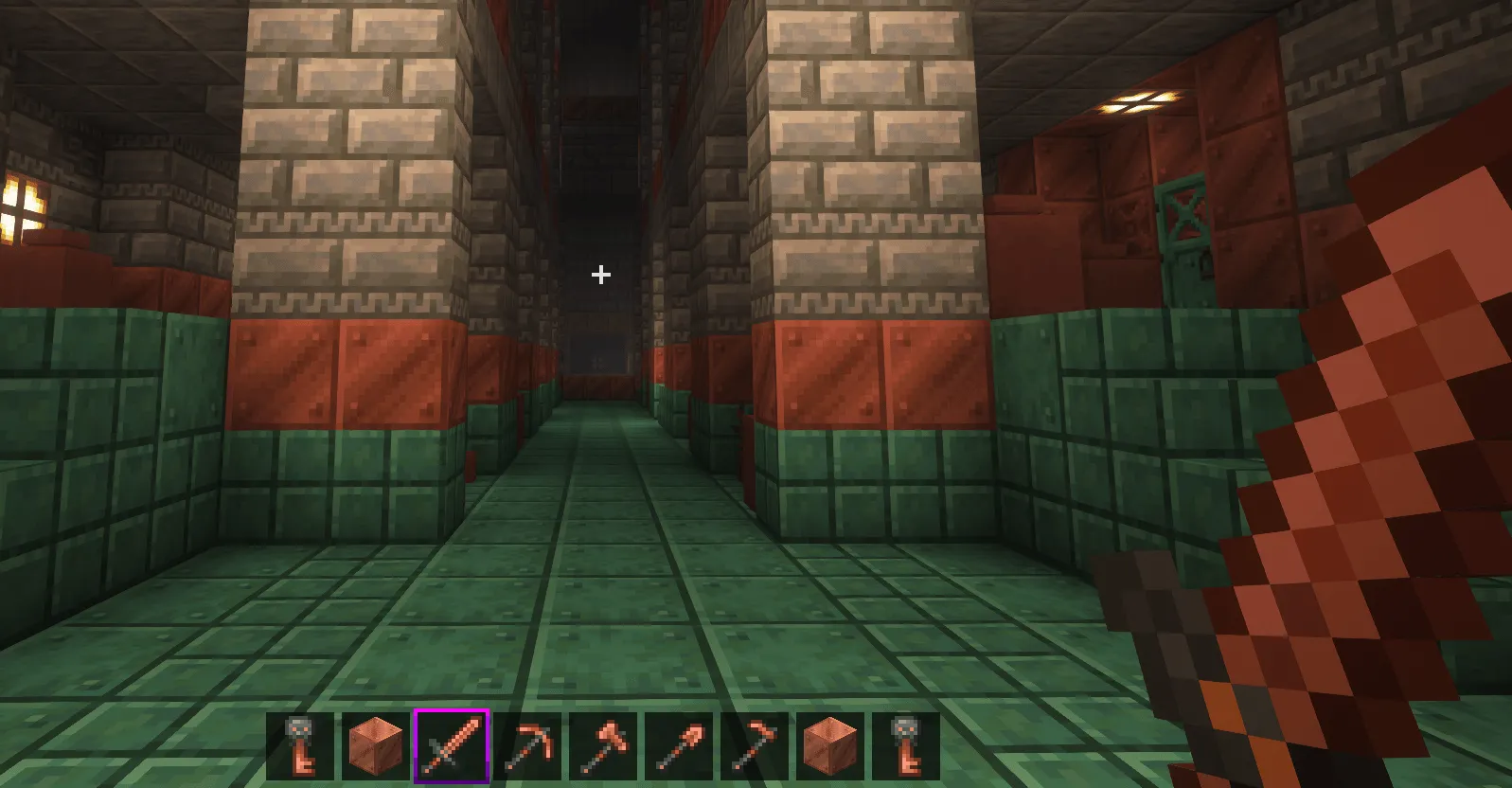The height and width of the screenshot is (788, 1512).
Task: Select the copper shovel in the hotbar
Action: [677, 745]
